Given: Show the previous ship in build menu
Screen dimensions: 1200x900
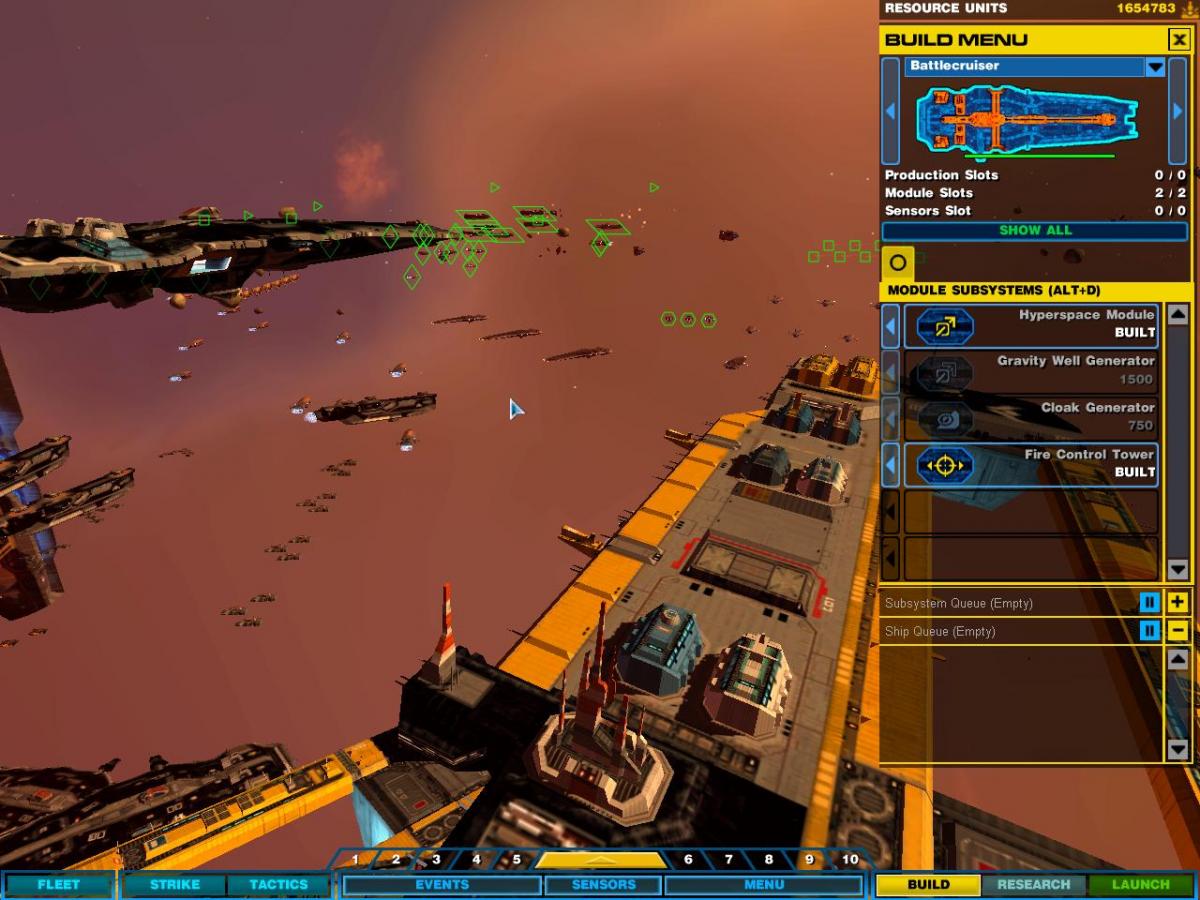Looking at the screenshot, I should (890, 111).
